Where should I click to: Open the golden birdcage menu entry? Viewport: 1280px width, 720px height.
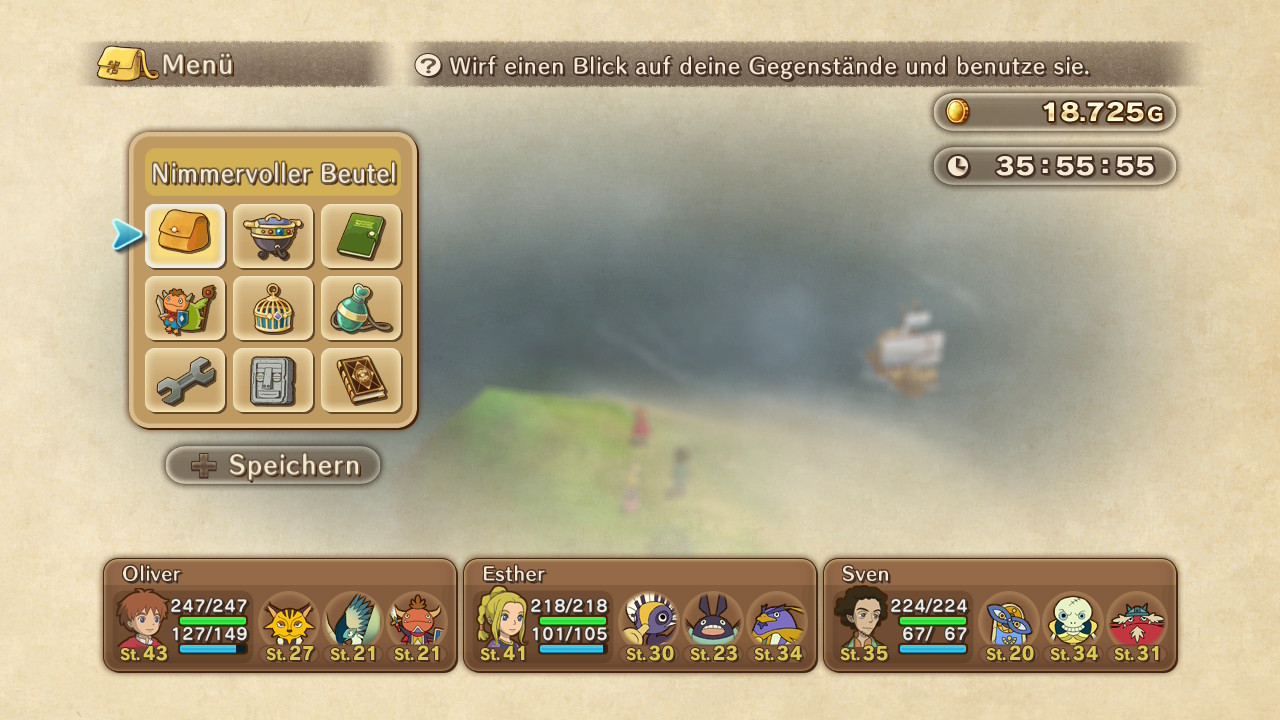(x=273, y=308)
